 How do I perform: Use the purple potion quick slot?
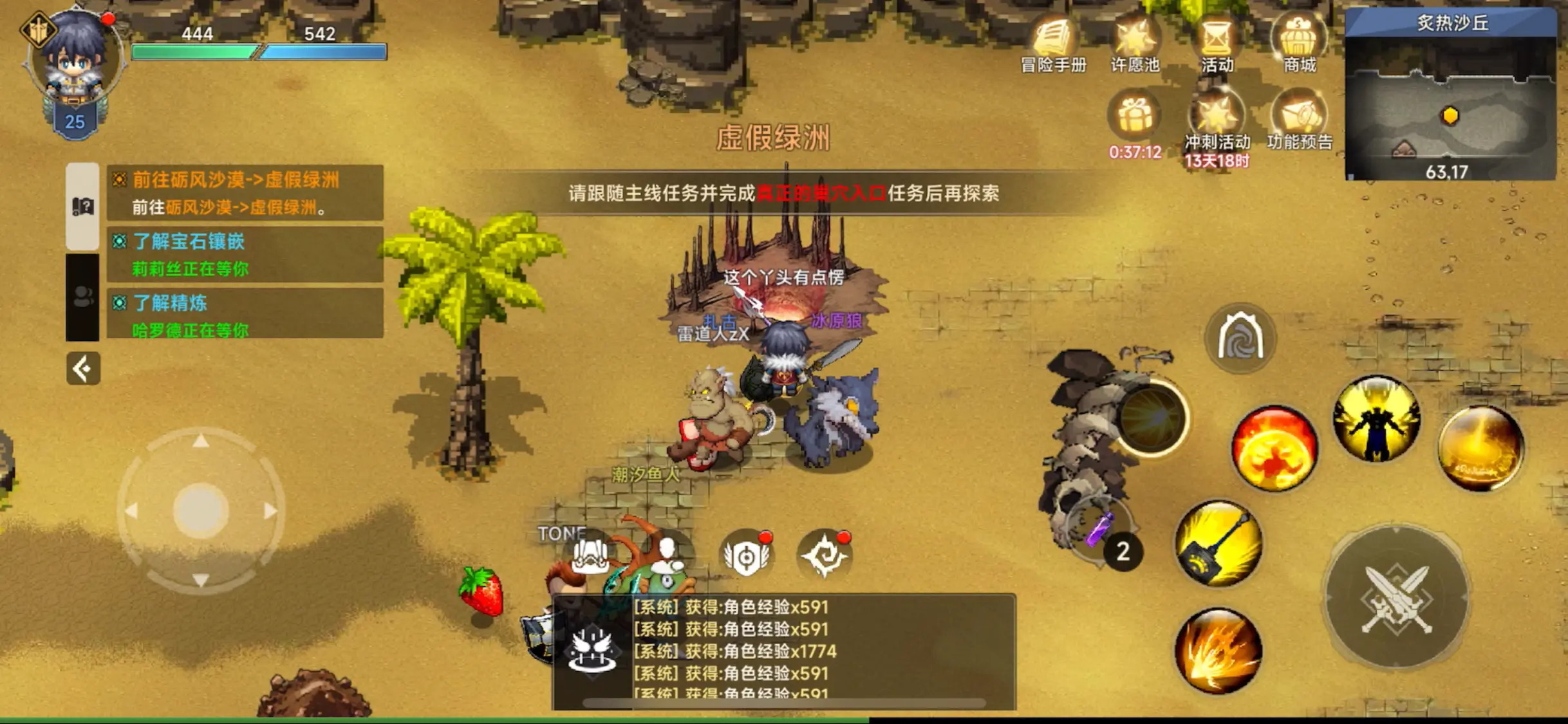pyautogui.click(x=1098, y=529)
